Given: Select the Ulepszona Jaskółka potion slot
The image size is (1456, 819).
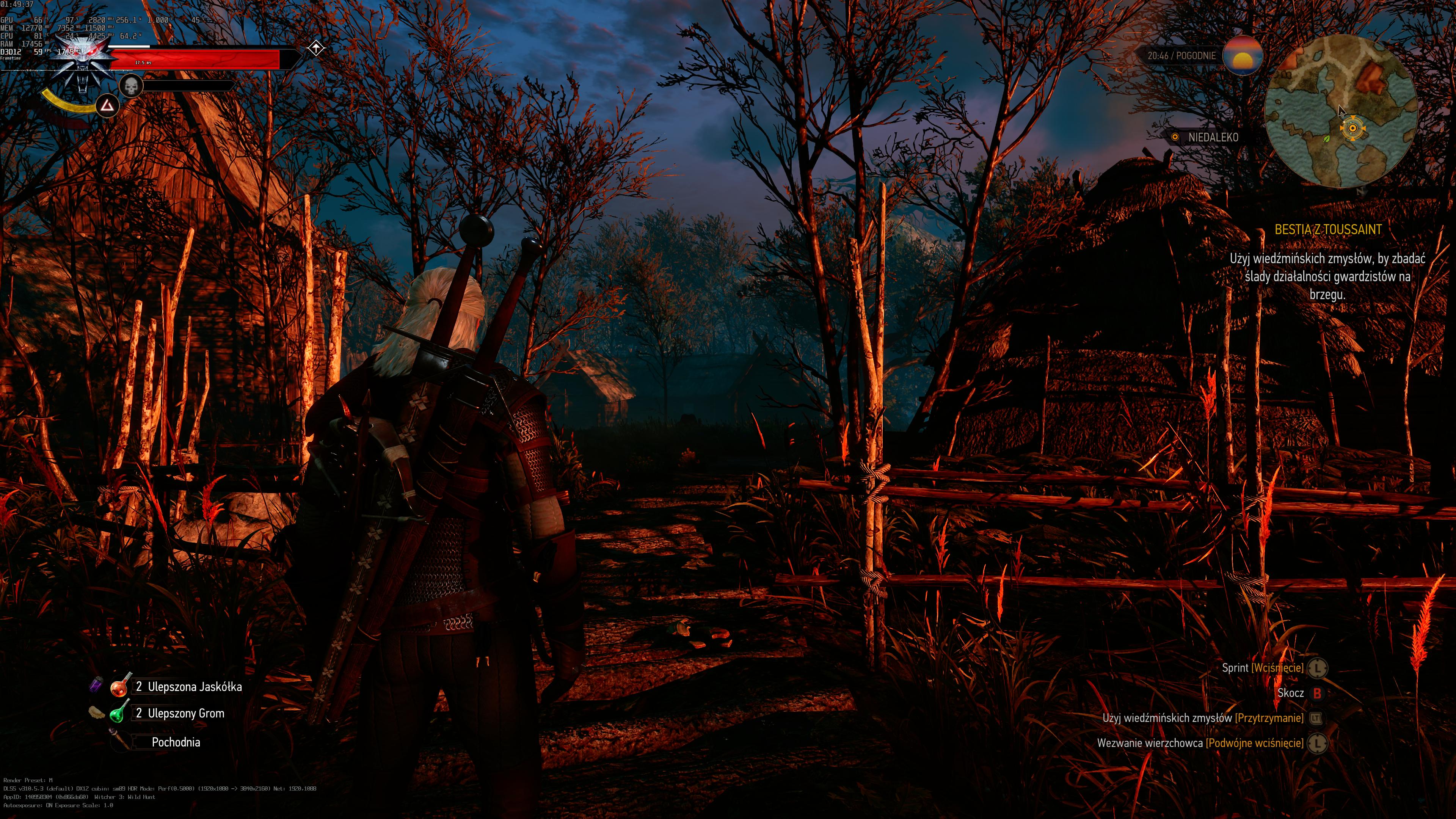Looking at the screenshot, I should [121, 687].
